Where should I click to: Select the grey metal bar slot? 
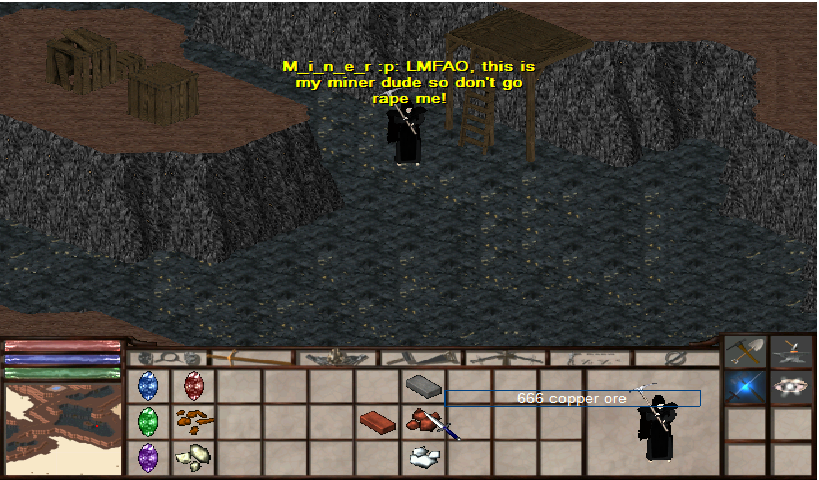[x=422, y=385]
